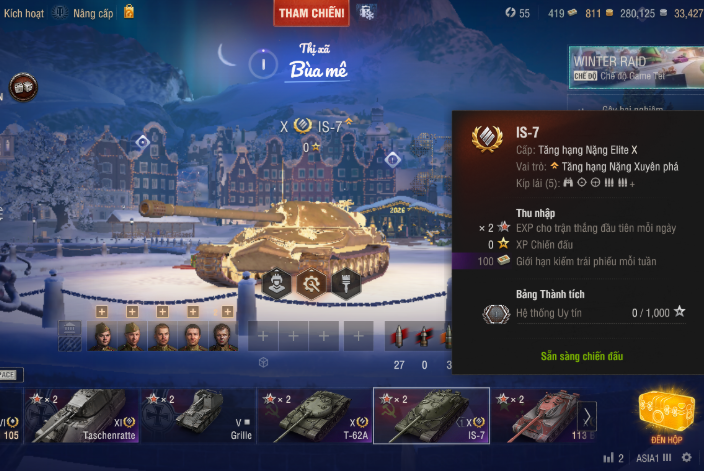
Task: Select the Taschenratte tank in carousel
Action: tap(82, 415)
